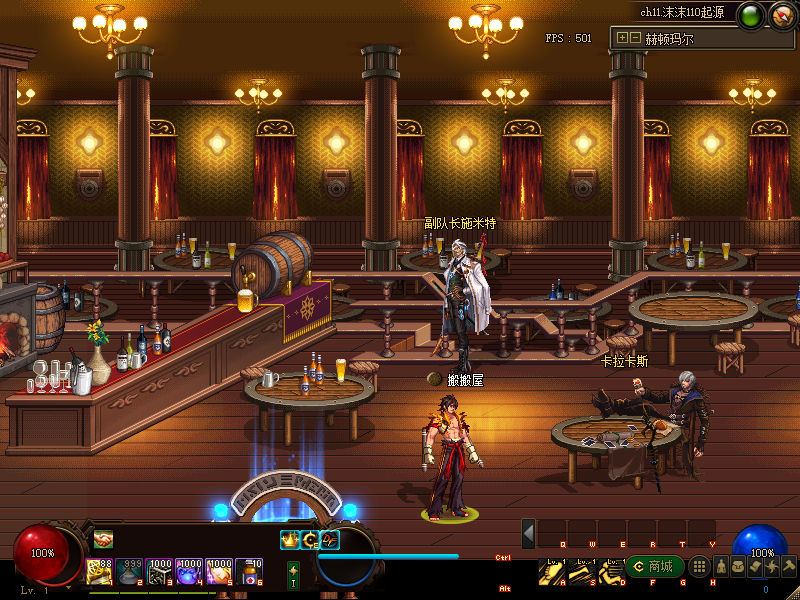This screenshot has width=800, height=600.
Task: Select the cube item in slot 3
Action: [x=160, y=570]
